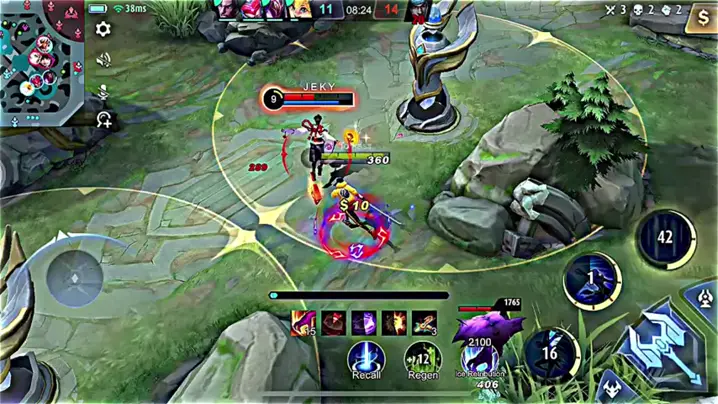
Task: Open the gear settings menu
Action: 103,29
